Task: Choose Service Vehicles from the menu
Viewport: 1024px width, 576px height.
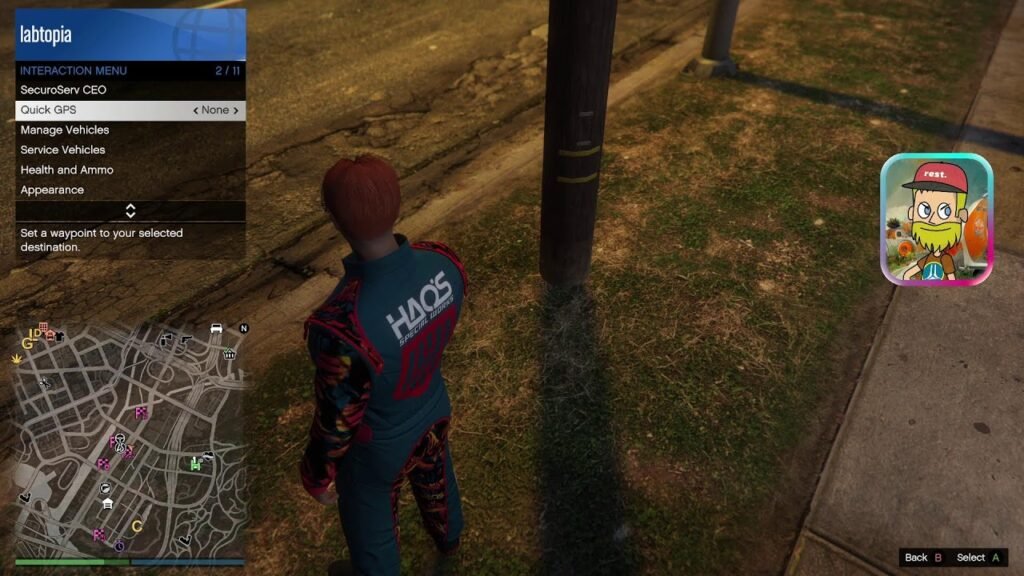Action: 63,150
